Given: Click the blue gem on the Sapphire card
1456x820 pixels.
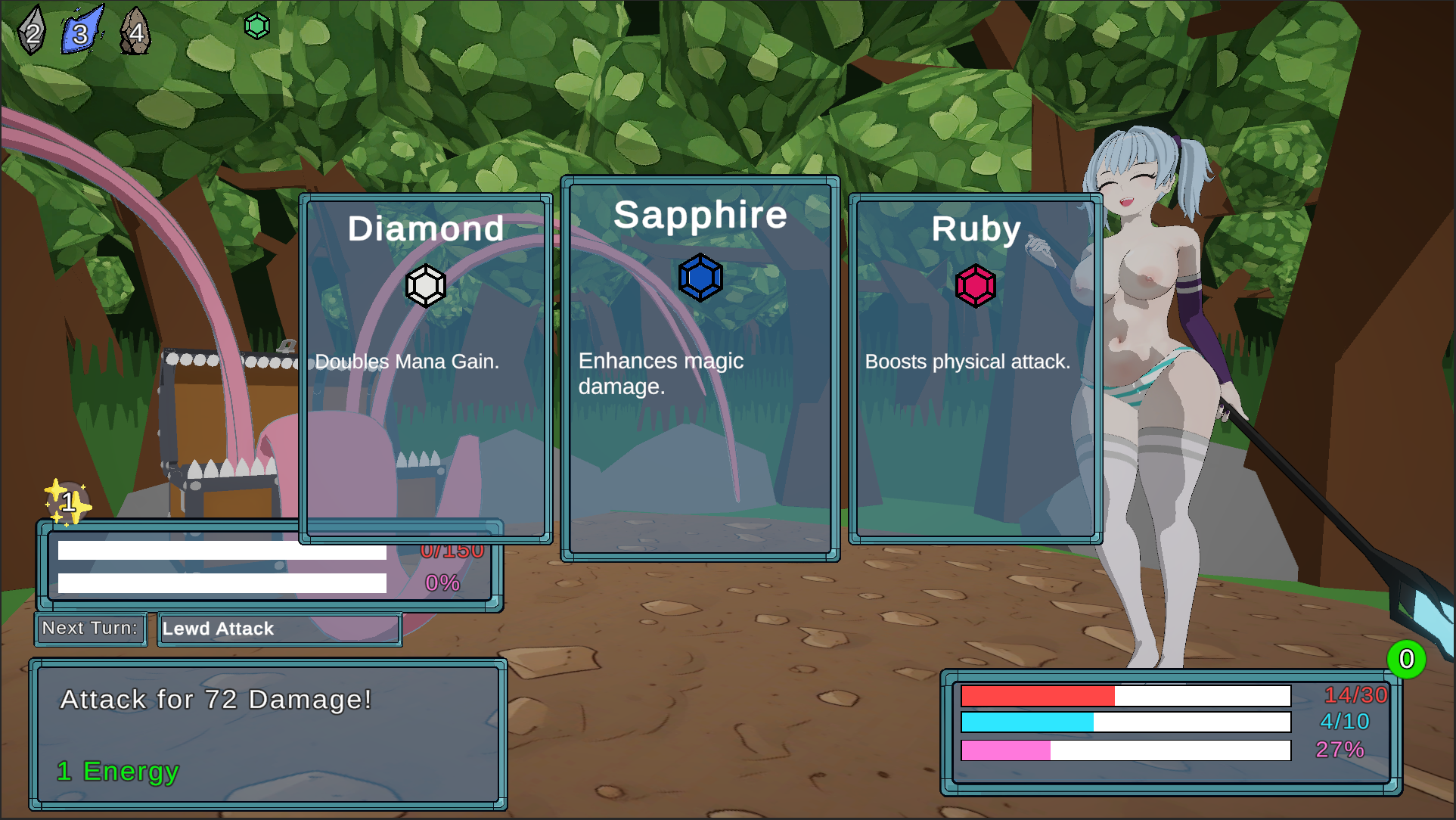Looking at the screenshot, I should coord(700,277).
